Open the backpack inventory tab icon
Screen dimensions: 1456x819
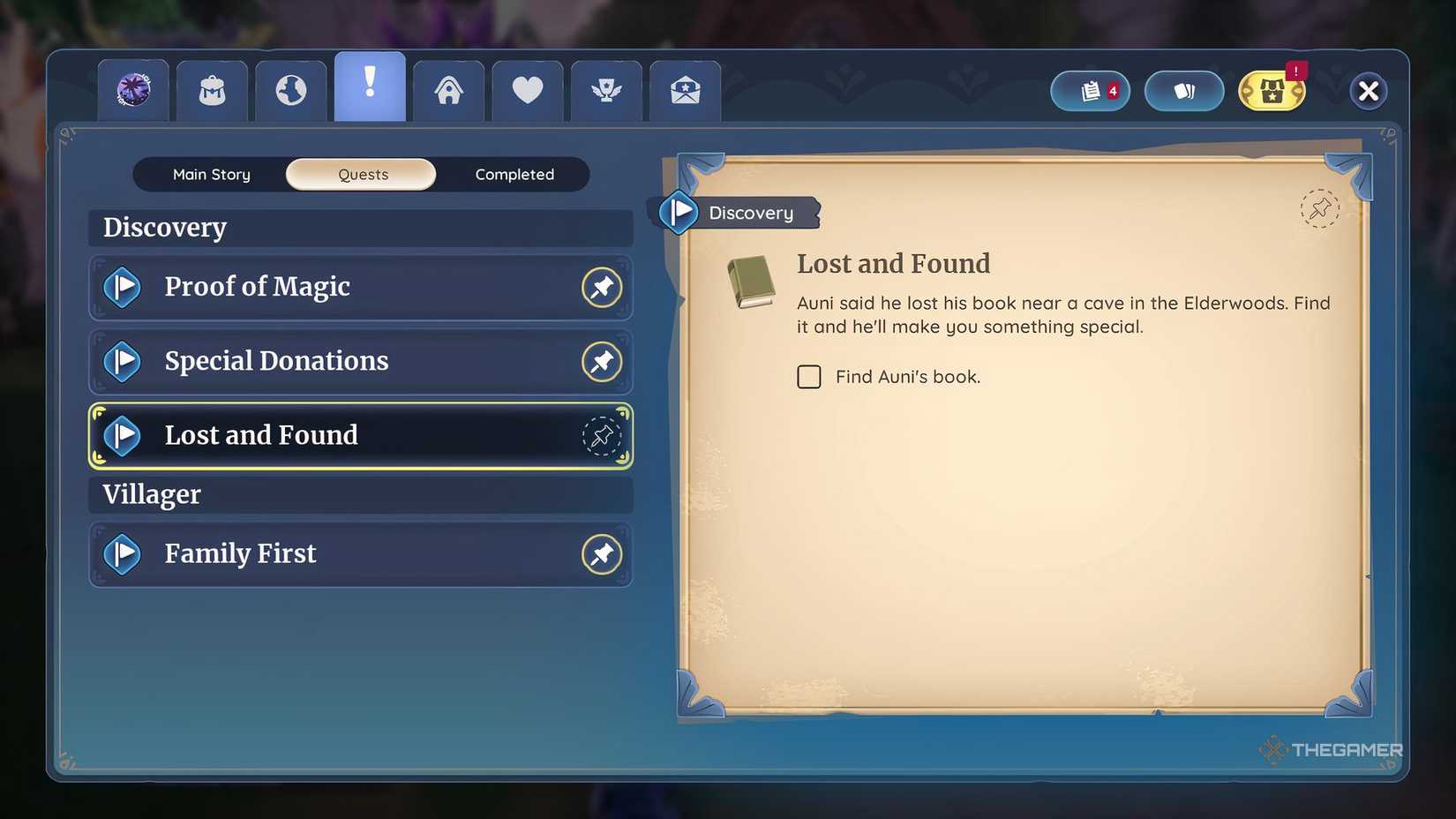[212, 89]
